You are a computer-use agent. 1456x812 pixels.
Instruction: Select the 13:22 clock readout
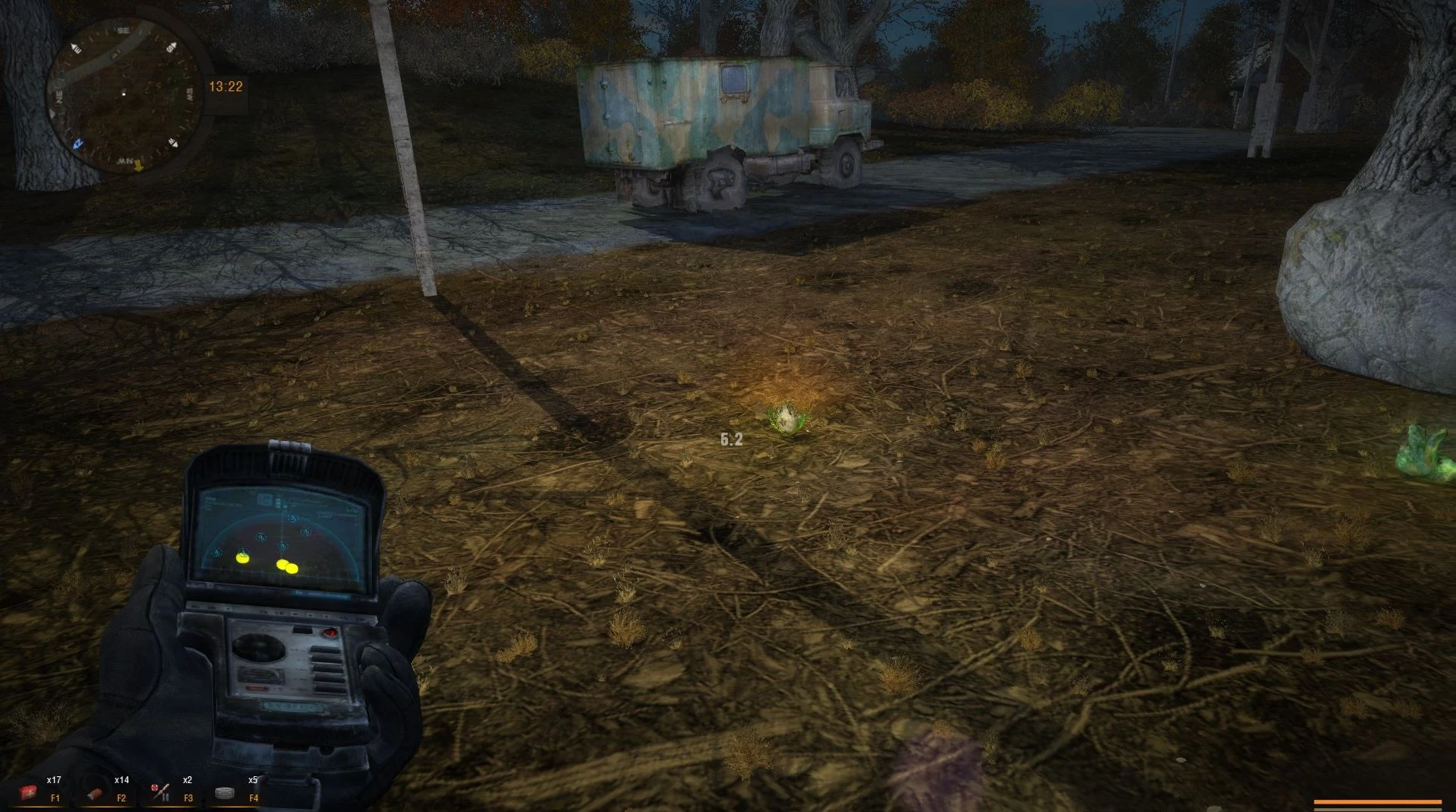225,86
